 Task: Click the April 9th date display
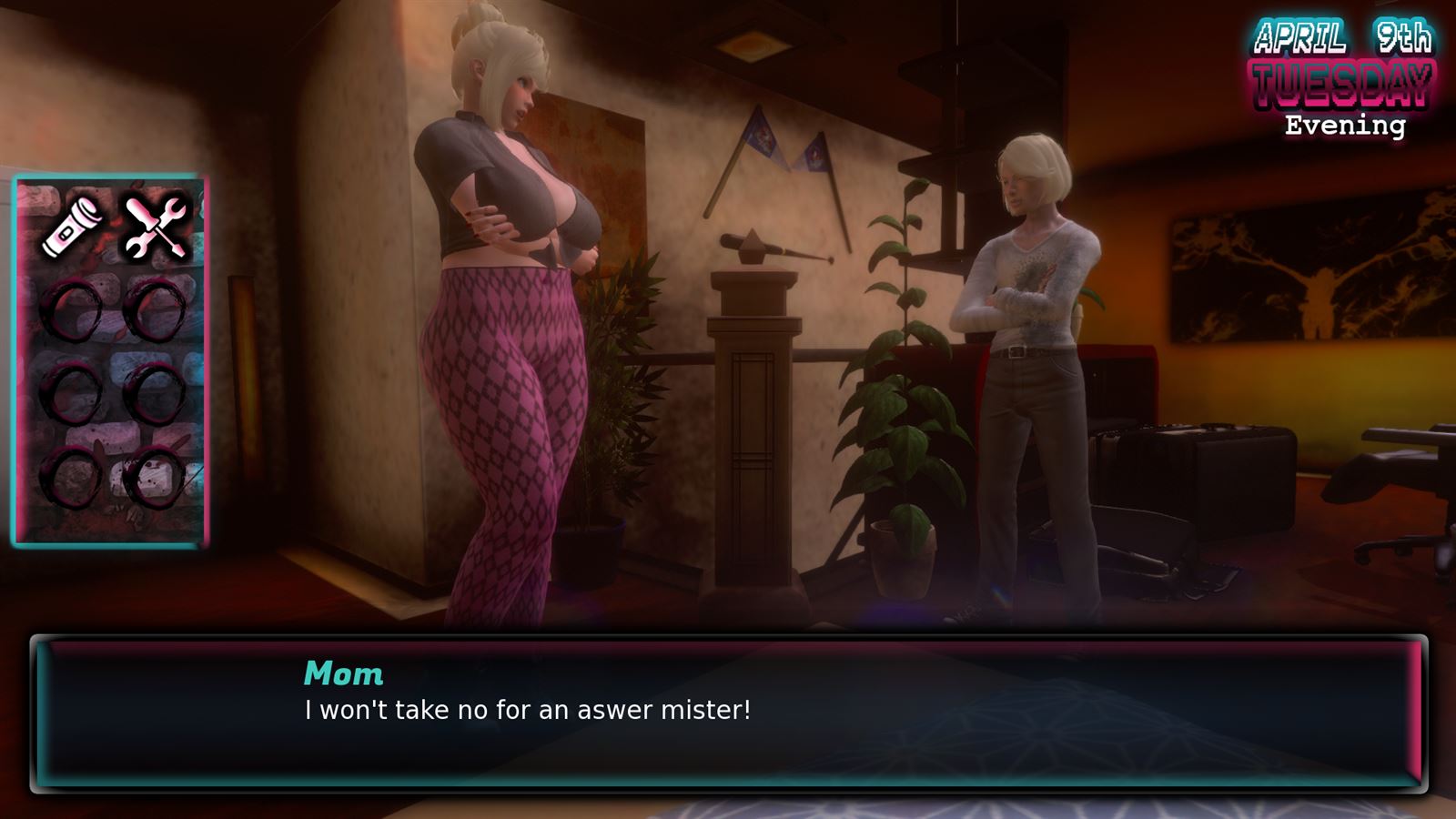click(1342, 36)
